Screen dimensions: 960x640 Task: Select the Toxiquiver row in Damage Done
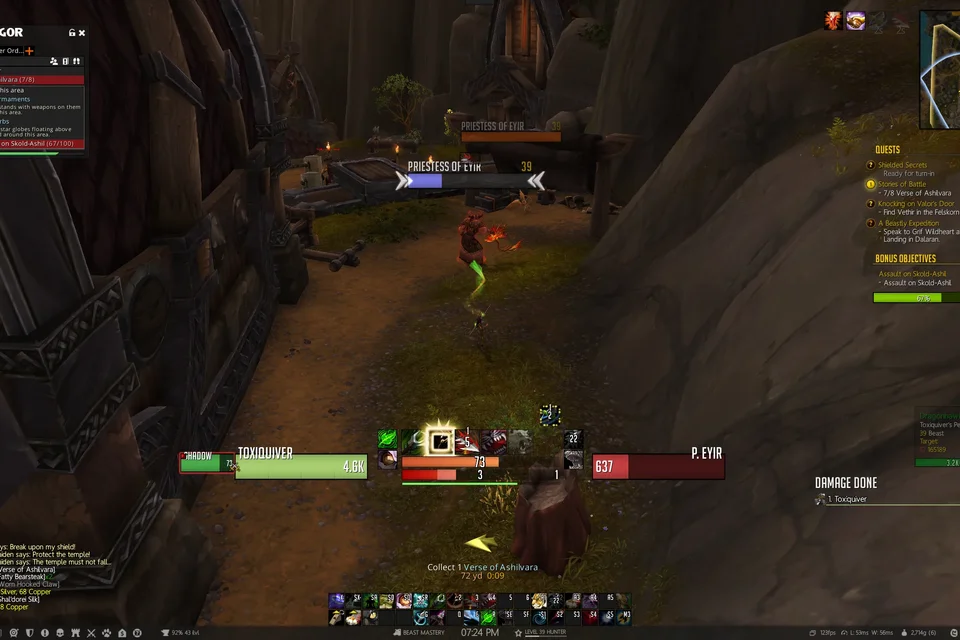[845, 499]
